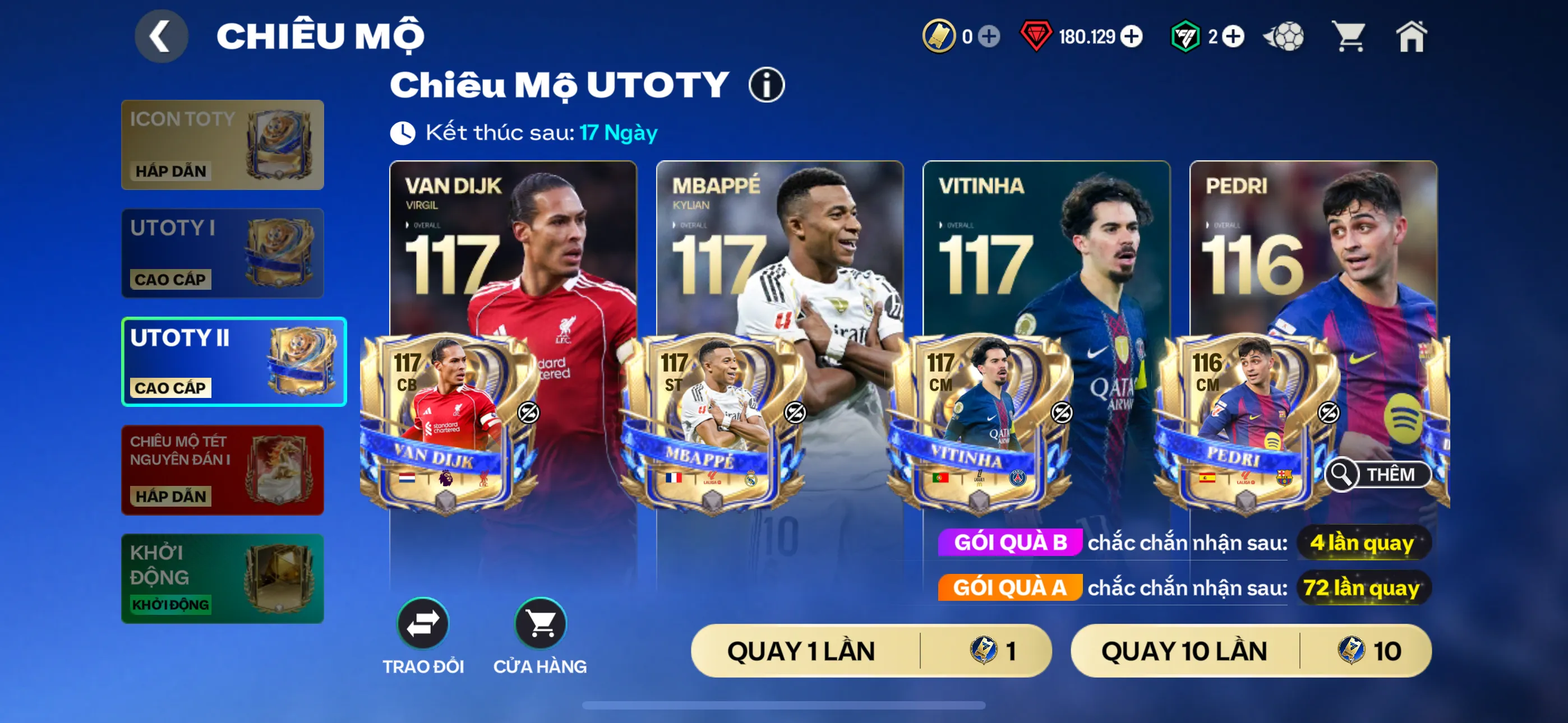The height and width of the screenshot is (723, 1568).
Task: Open the Chiêu Mộ Tết Nguyên Đán I tab
Action: click(222, 470)
